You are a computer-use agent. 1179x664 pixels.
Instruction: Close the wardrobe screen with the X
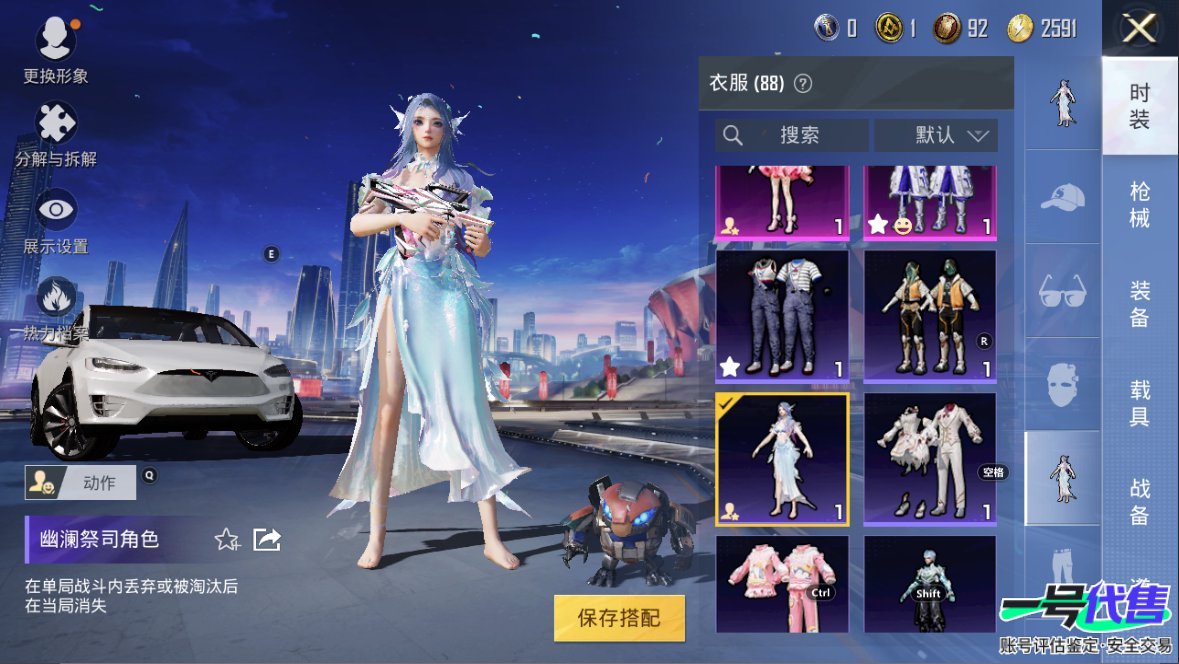click(1139, 29)
